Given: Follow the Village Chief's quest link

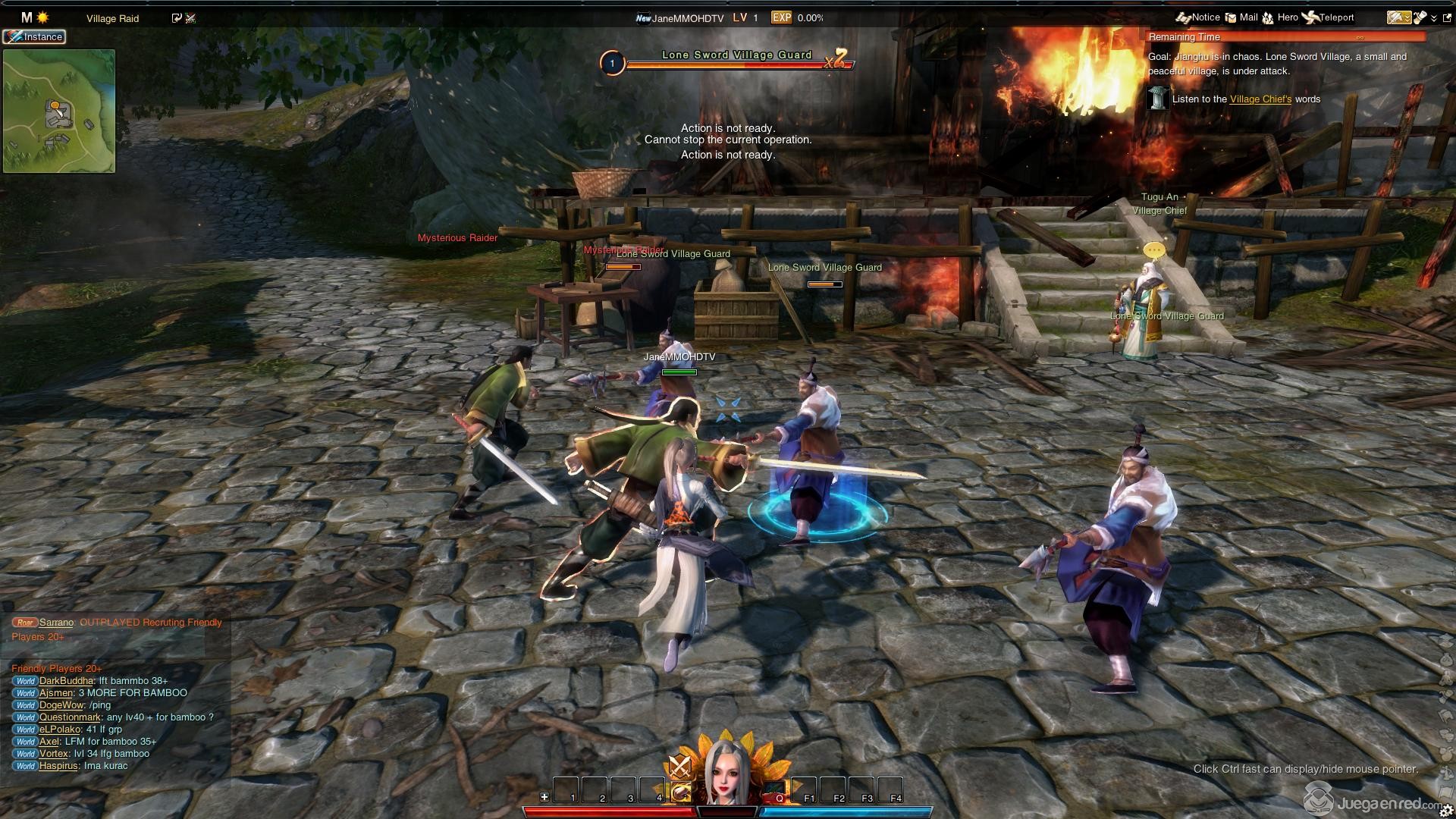Looking at the screenshot, I should 1260,99.
